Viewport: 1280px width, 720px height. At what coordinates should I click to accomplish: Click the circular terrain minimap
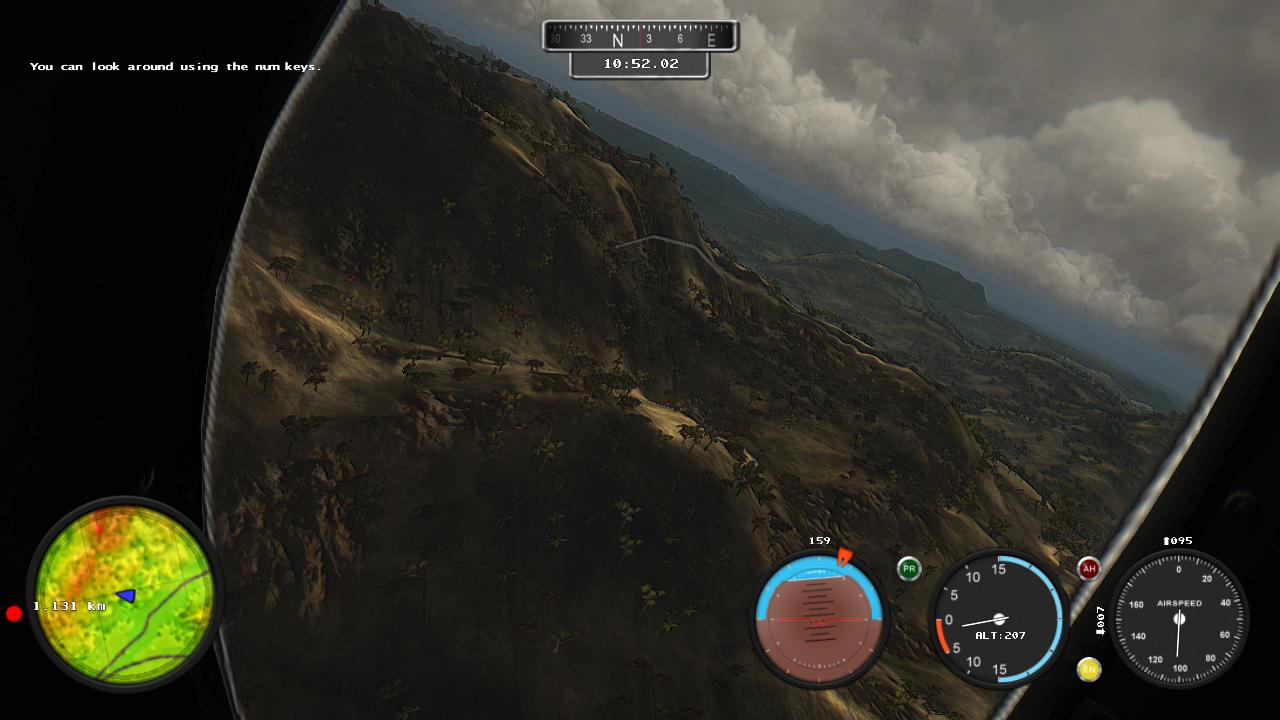(x=124, y=594)
